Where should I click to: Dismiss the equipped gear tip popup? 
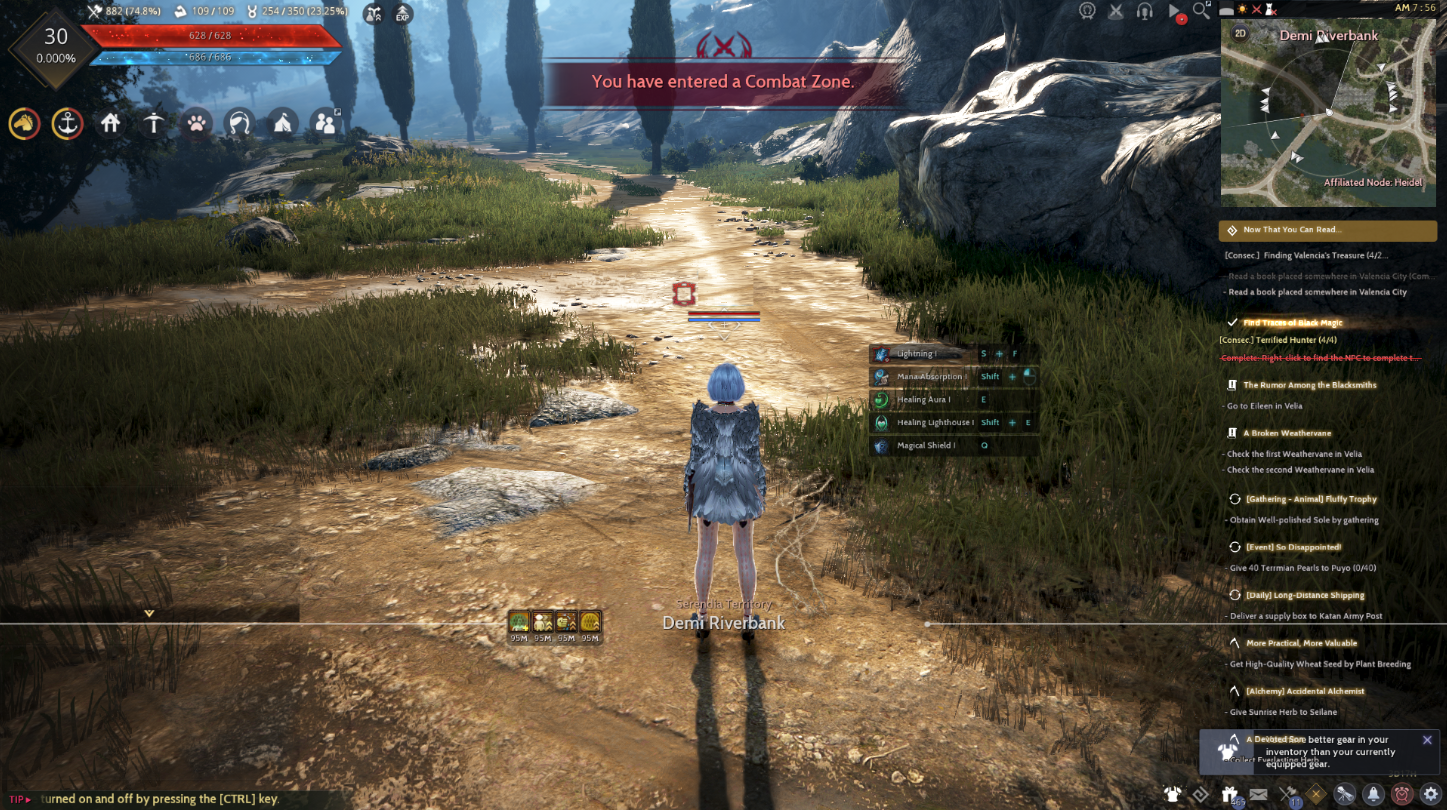pyautogui.click(x=1426, y=739)
